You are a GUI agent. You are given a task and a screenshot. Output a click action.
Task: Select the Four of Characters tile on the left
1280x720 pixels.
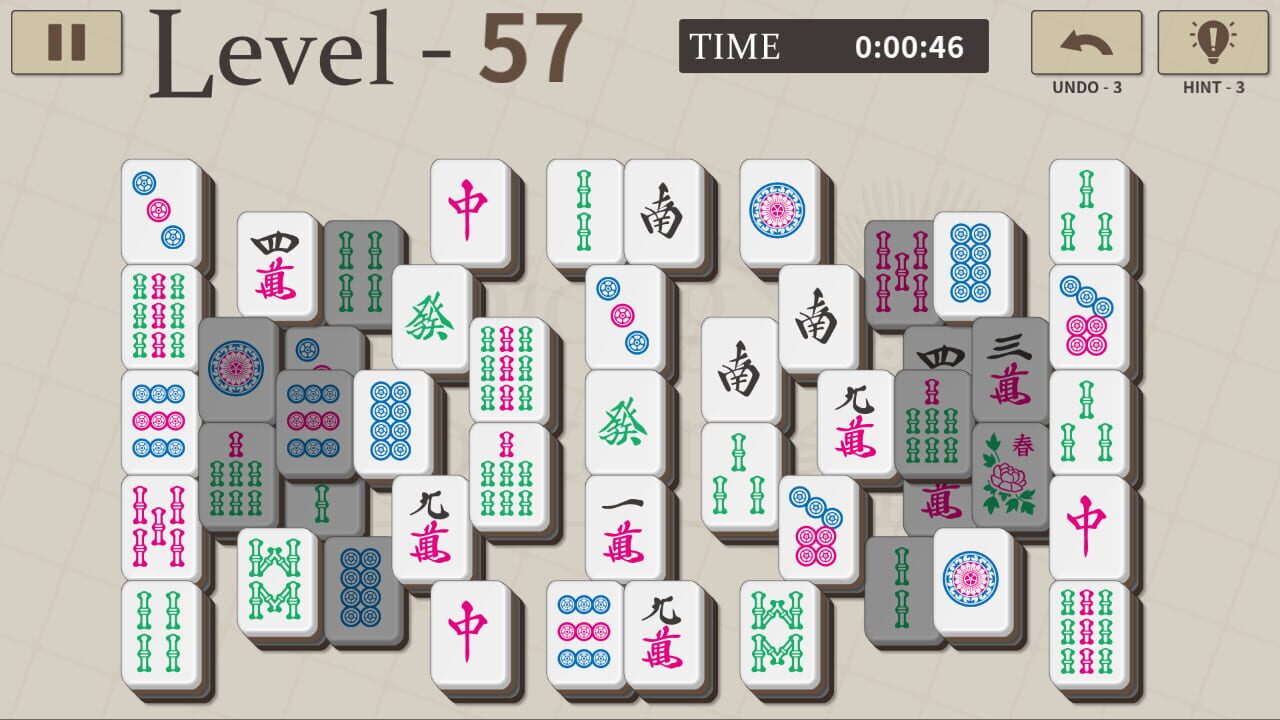click(275, 265)
